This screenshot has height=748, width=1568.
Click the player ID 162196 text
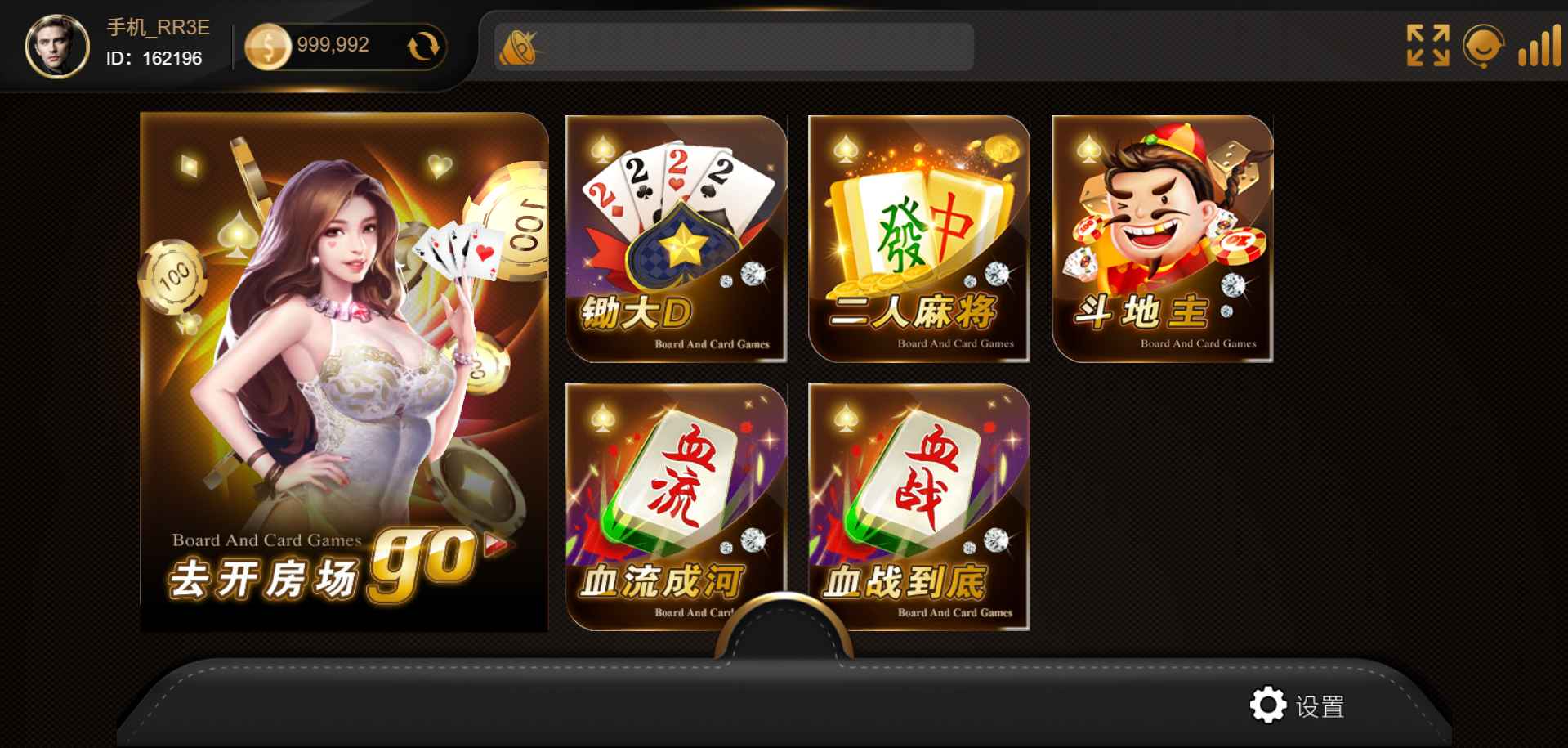155,60
